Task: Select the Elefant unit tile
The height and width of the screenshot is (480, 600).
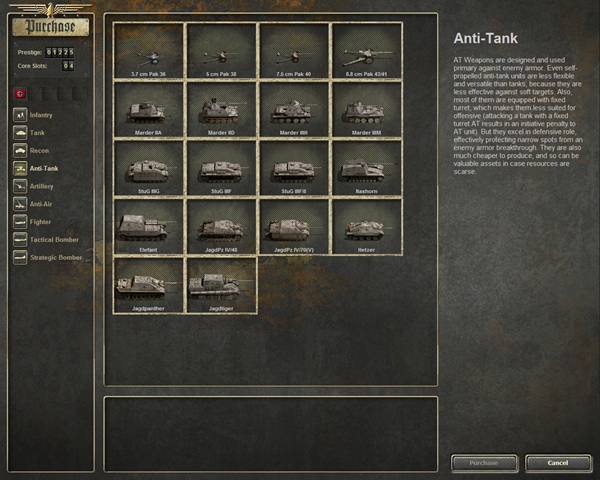Action: coord(149,227)
